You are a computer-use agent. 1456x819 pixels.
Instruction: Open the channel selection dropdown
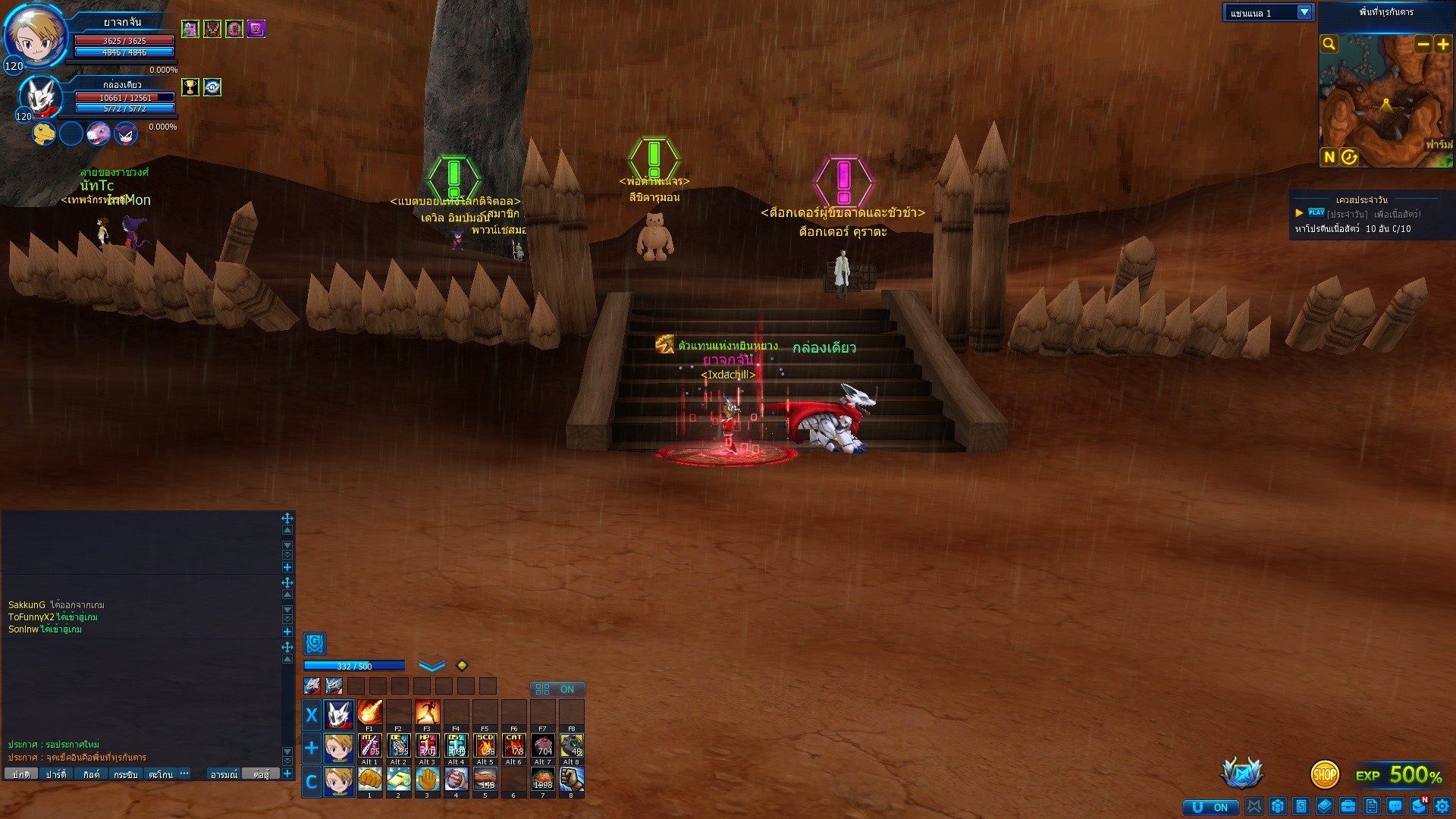click(1304, 12)
